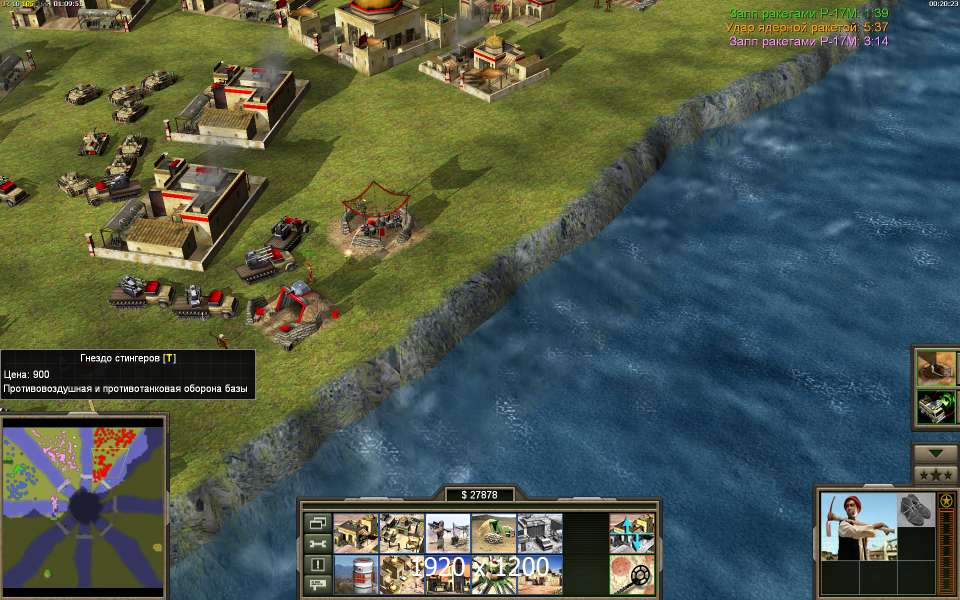Screen dimensions: 960x600
Task: Select the sand-colored building icon, first in build row
Action: click(x=354, y=533)
